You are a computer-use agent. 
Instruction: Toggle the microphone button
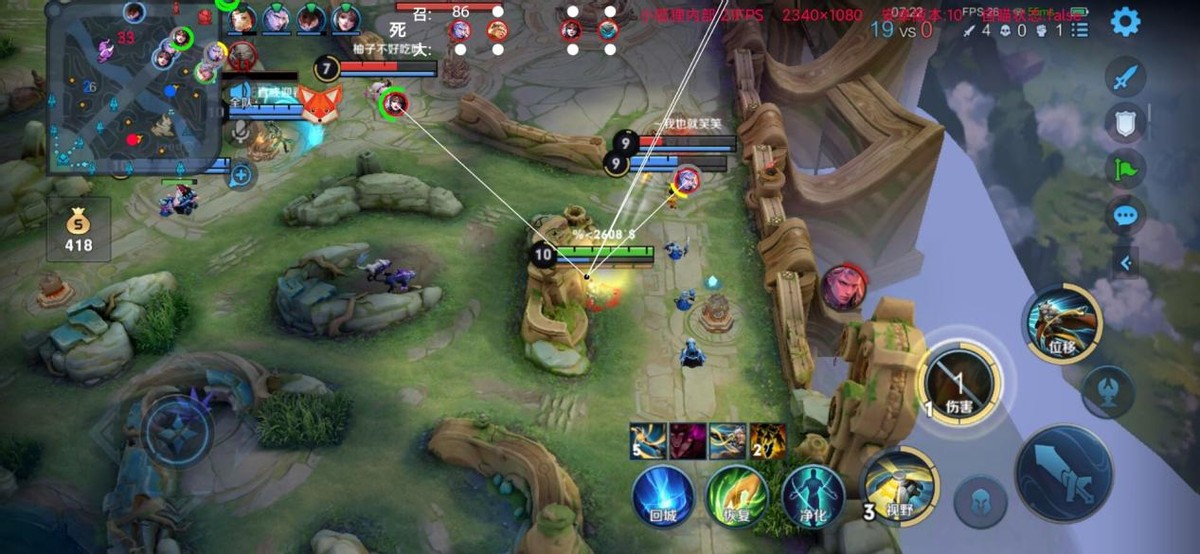240,132
